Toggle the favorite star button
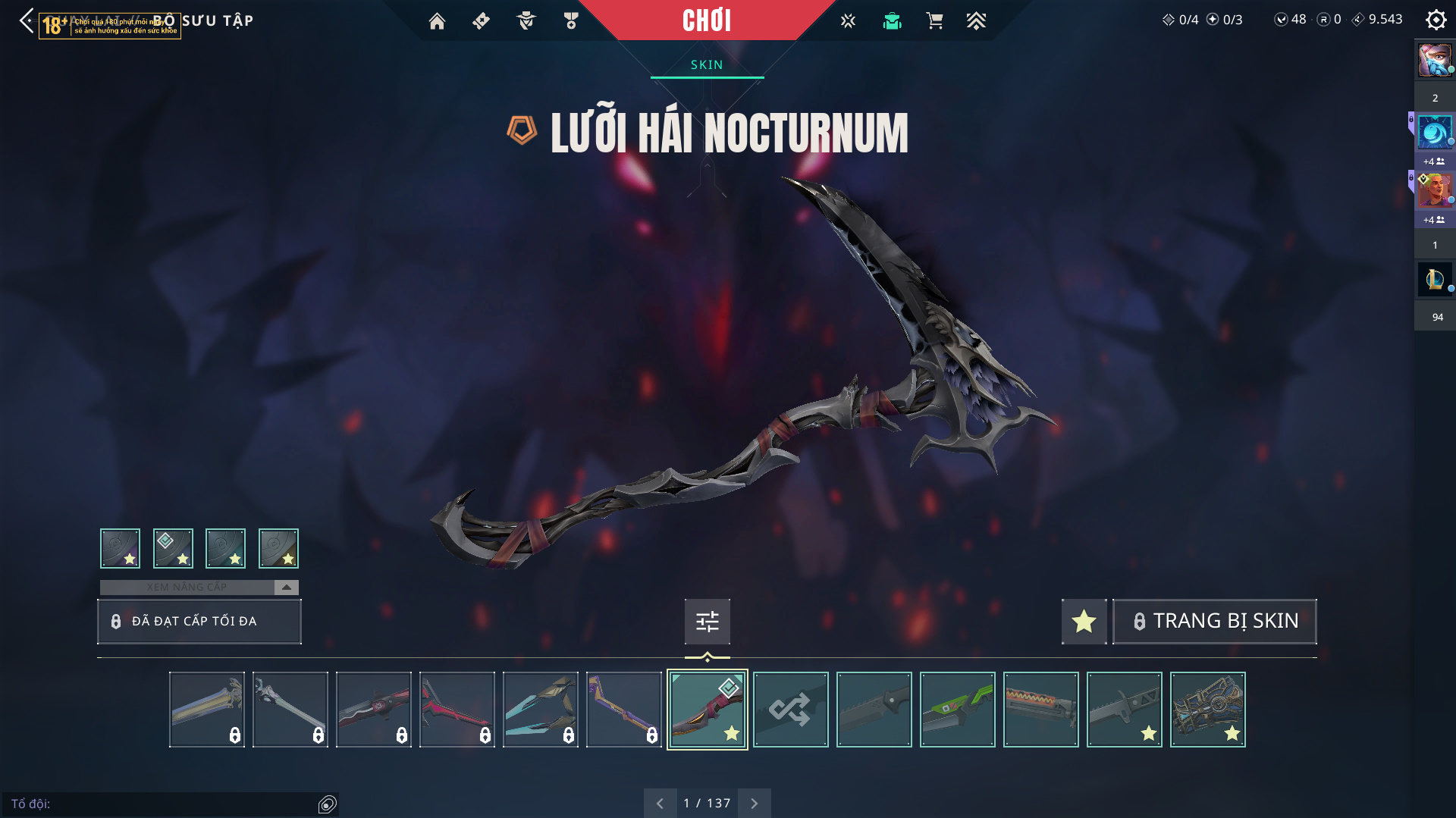Screen dimensions: 1456x818 click(x=1084, y=621)
